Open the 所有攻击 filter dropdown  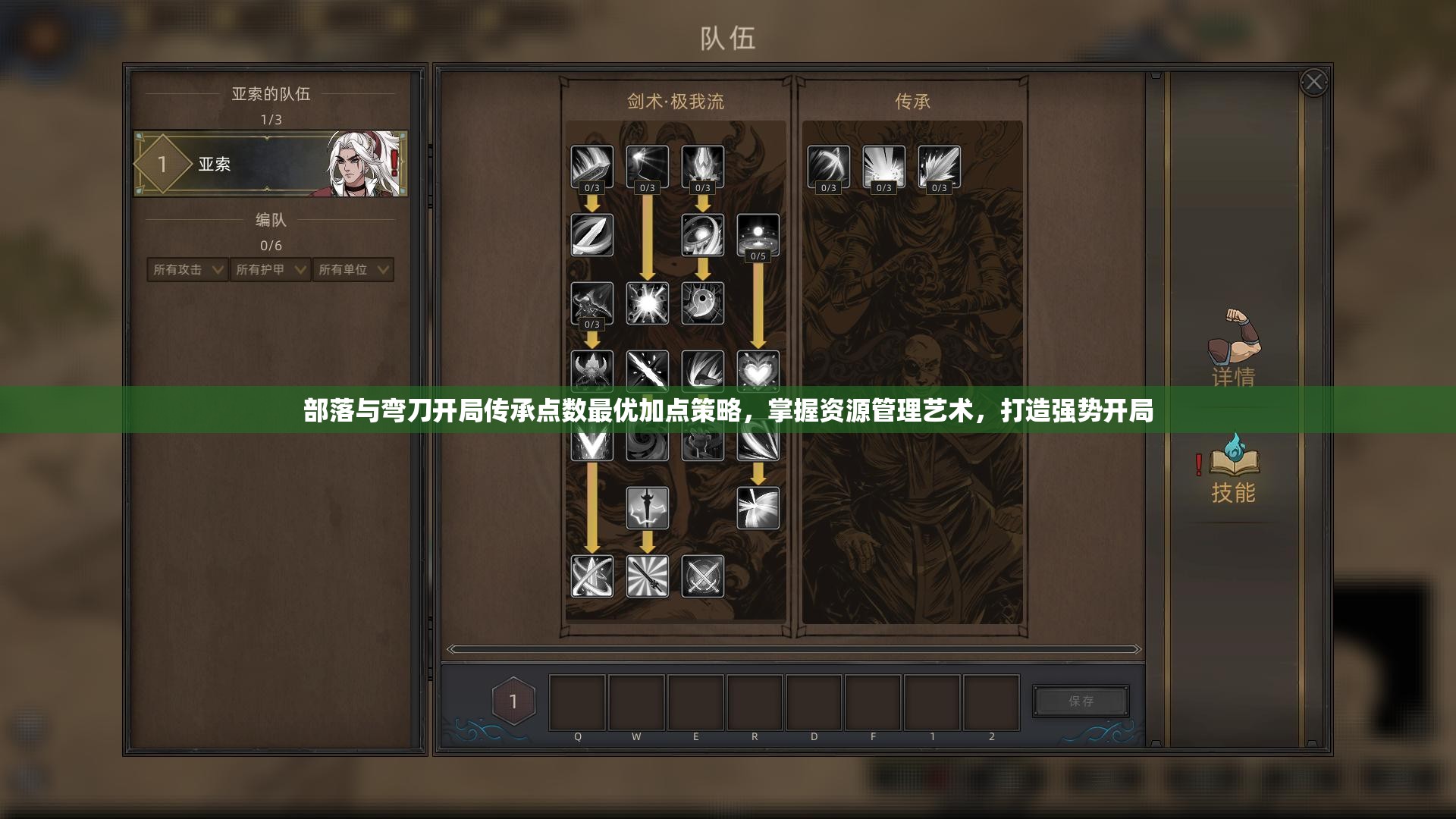tap(186, 270)
